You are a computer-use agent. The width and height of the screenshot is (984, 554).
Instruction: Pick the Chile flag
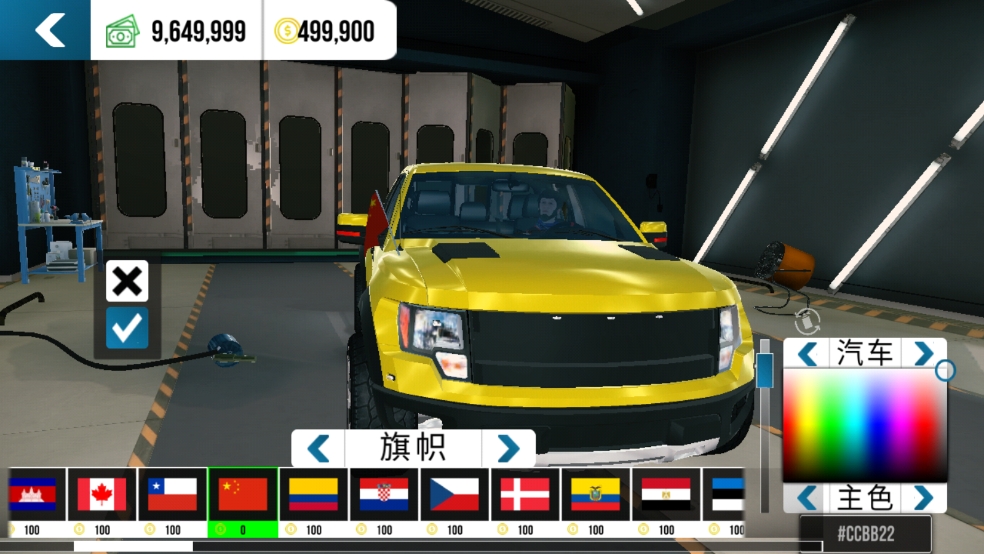point(172,494)
